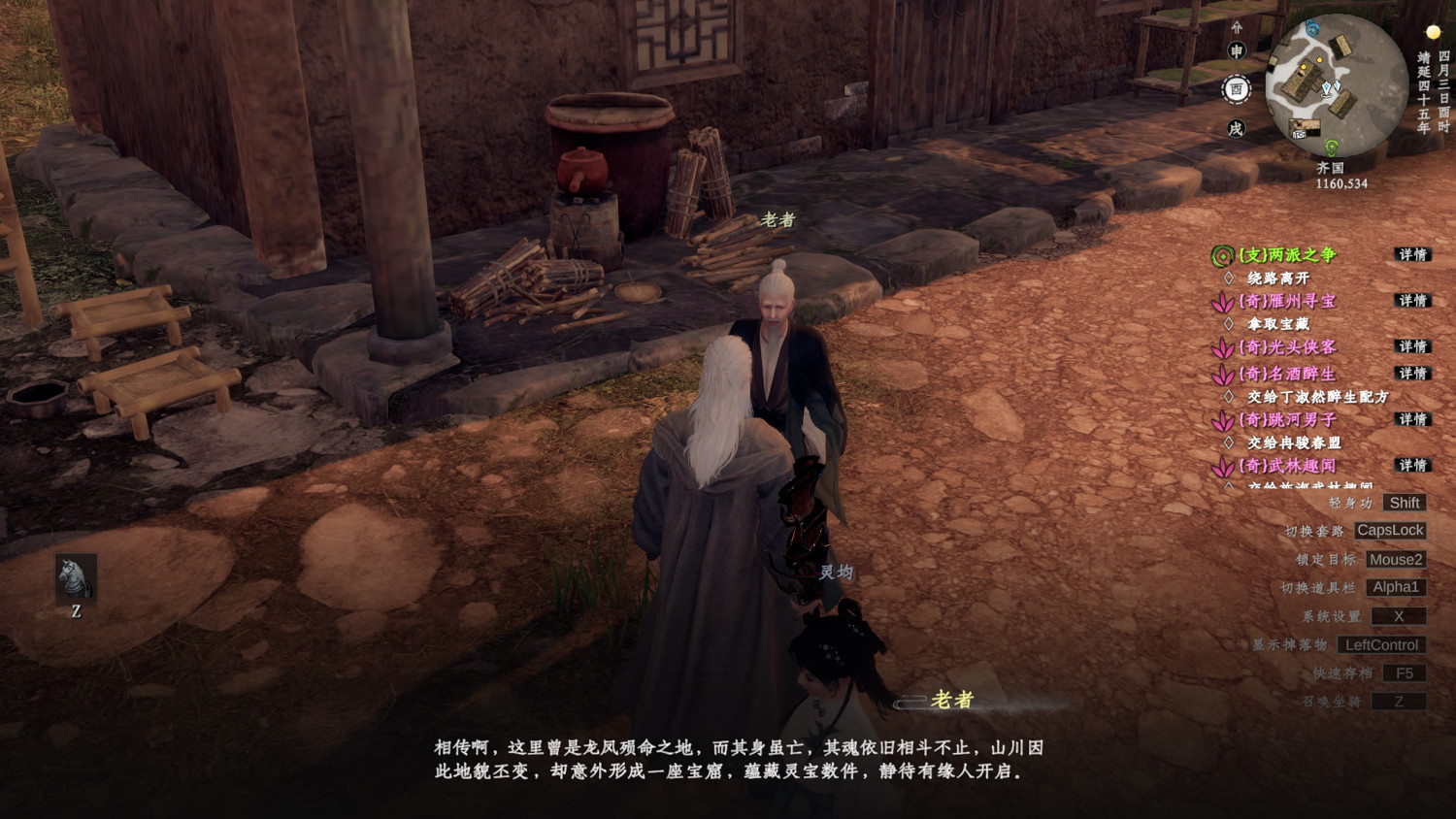Click the diamond marker beside 拿取宝藏
This screenshot has width=1456, height=819.
point(1229,322)
